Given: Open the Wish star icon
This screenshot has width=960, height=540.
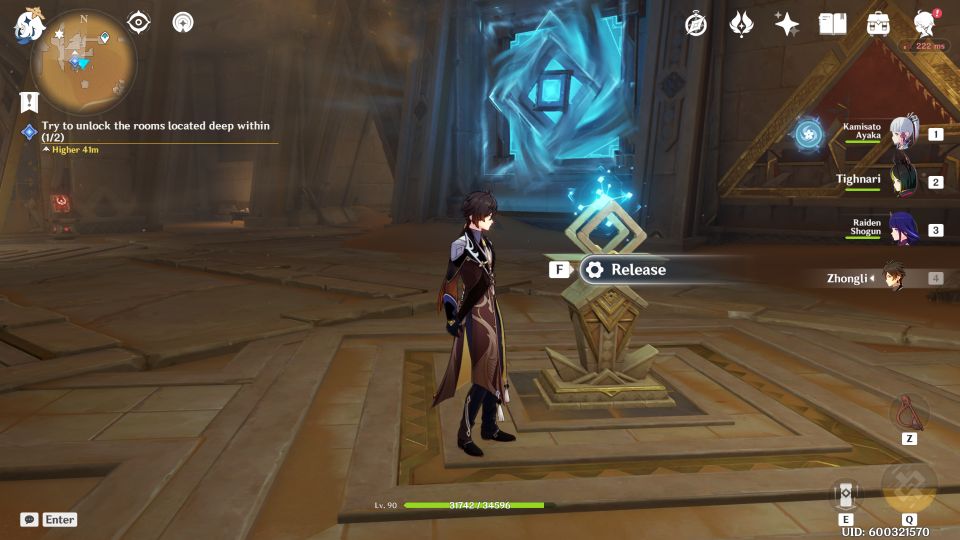Looking at the screenshot, I should (x=786, y=25).
